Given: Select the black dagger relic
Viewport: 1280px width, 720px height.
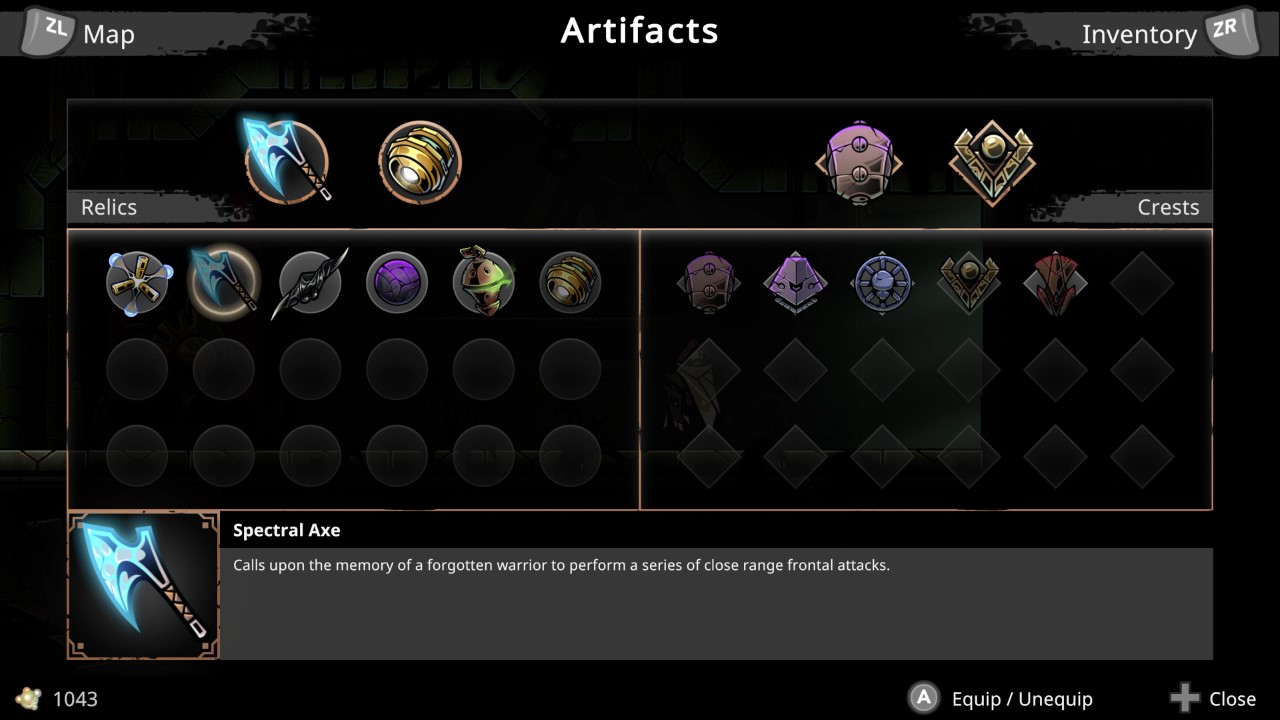Looking at the screenshot, I should (x=310, y=282).
